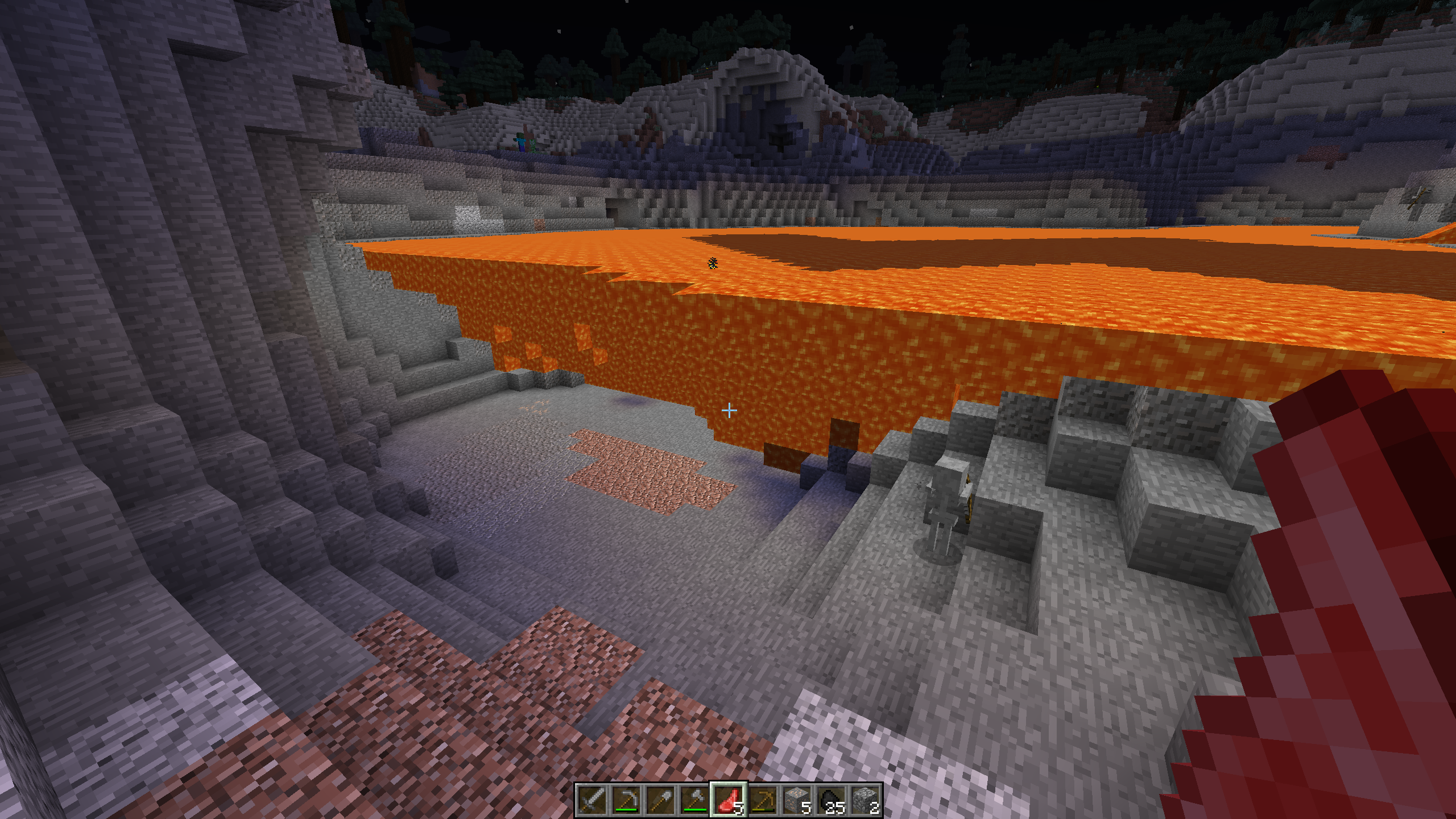Select the cobblestone block slot

865,800
